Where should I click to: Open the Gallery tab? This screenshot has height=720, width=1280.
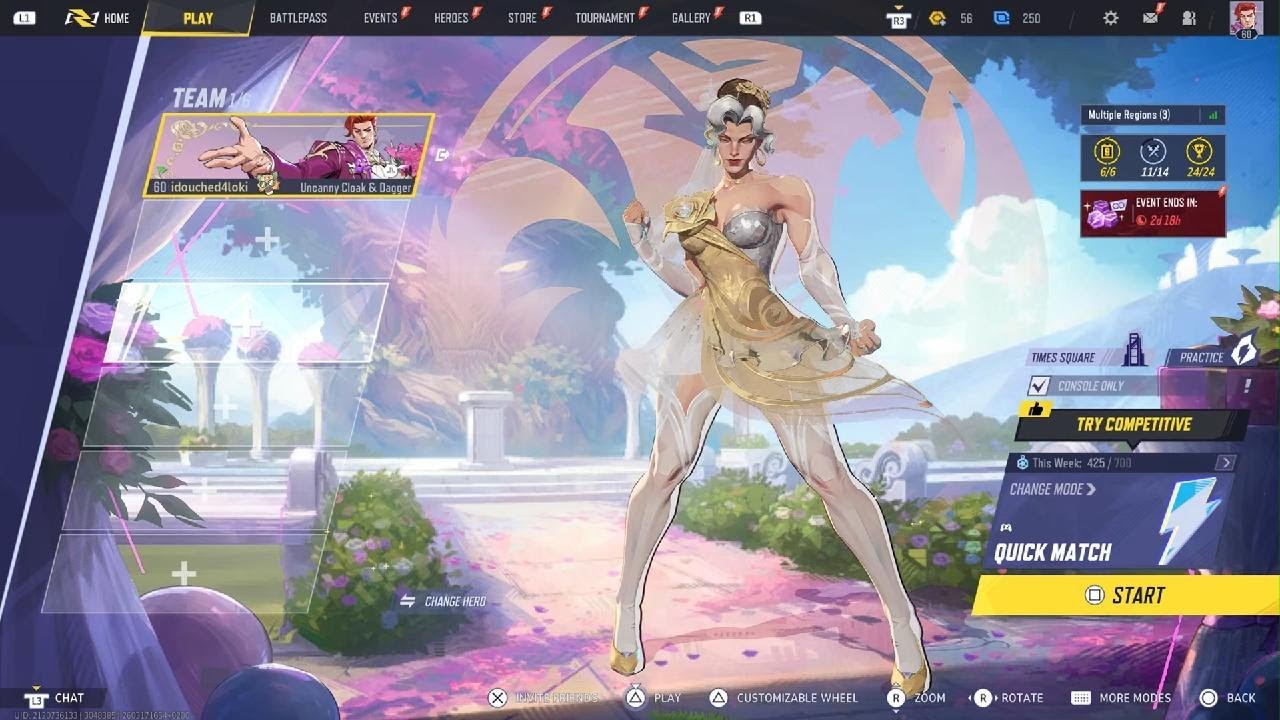click(x=691, y=18)
